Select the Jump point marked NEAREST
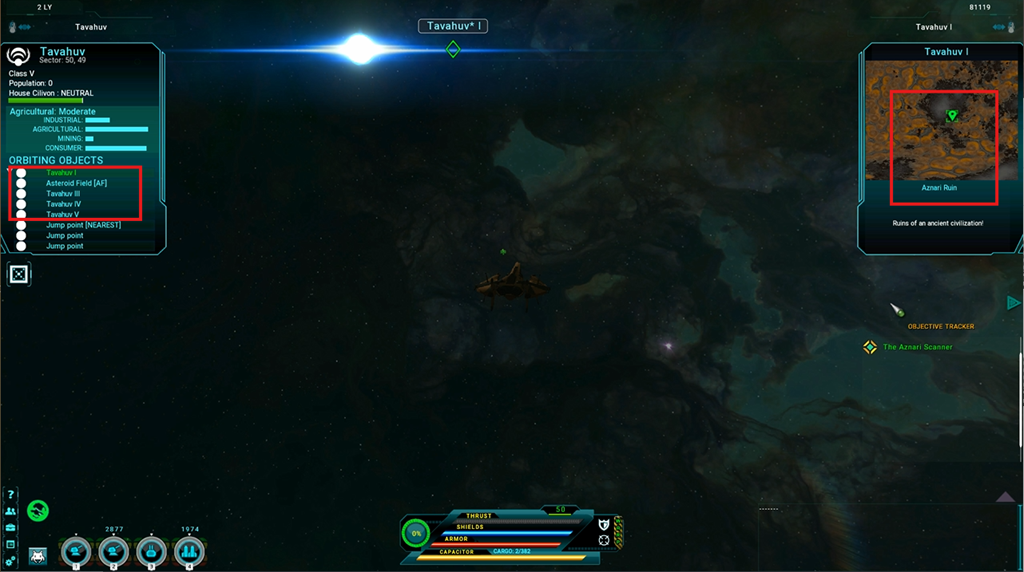This screenshot has height=572, width=1024. 83,225
